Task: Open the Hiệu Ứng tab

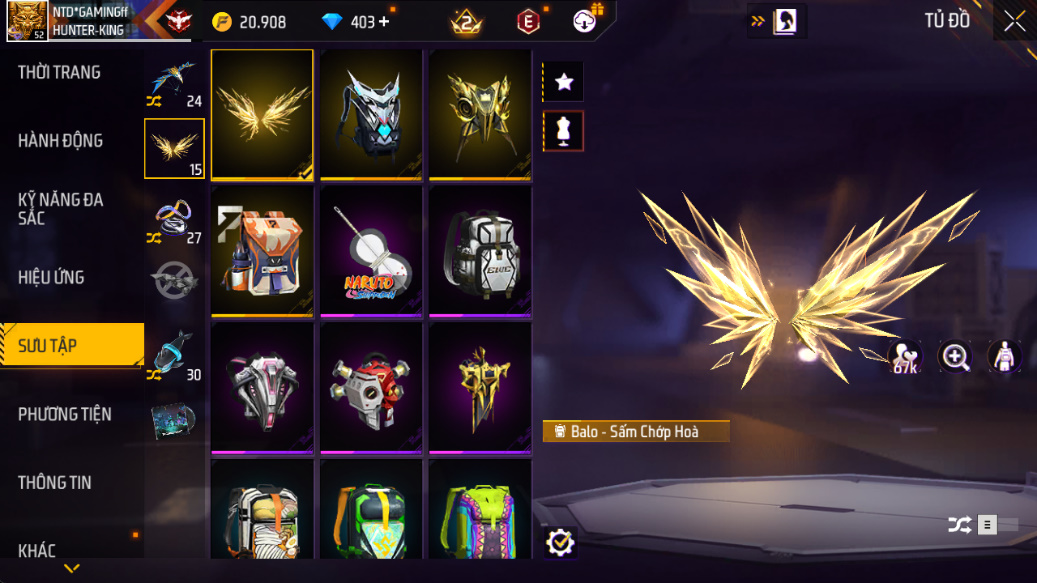Action: (51, 277)
